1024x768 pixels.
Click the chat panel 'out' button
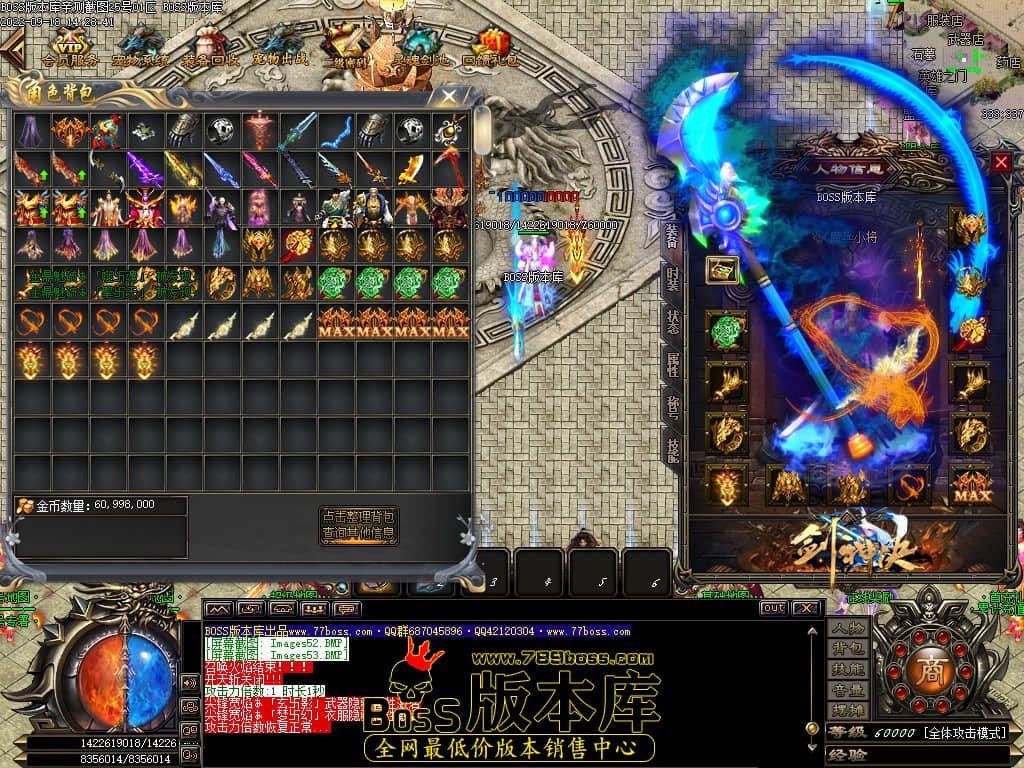pyautogui.click(x=773, y=608)
